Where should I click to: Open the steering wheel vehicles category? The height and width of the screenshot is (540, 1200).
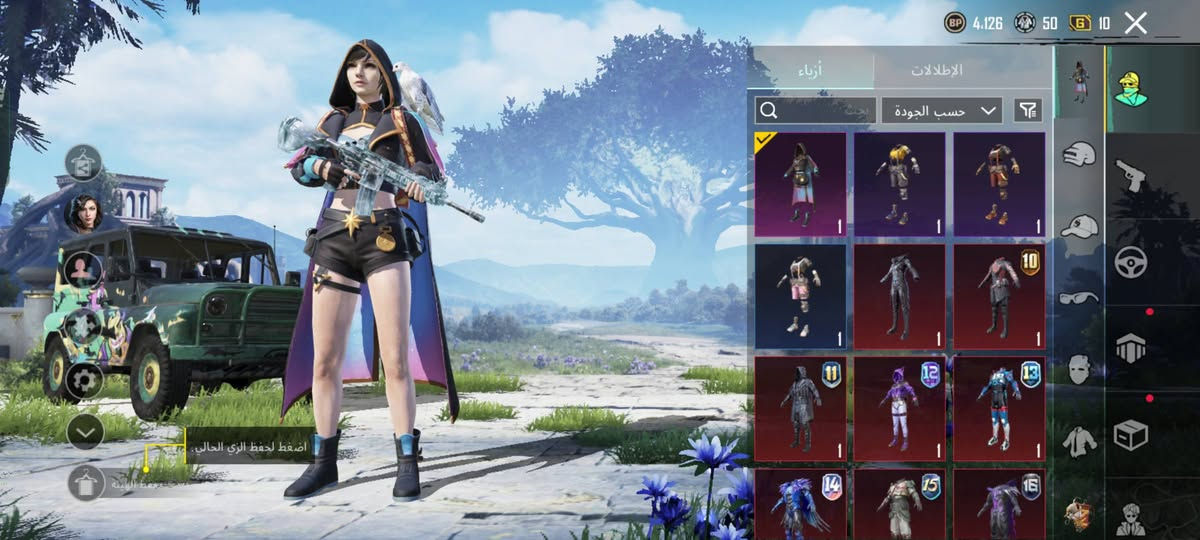(x=1130, y=262)
